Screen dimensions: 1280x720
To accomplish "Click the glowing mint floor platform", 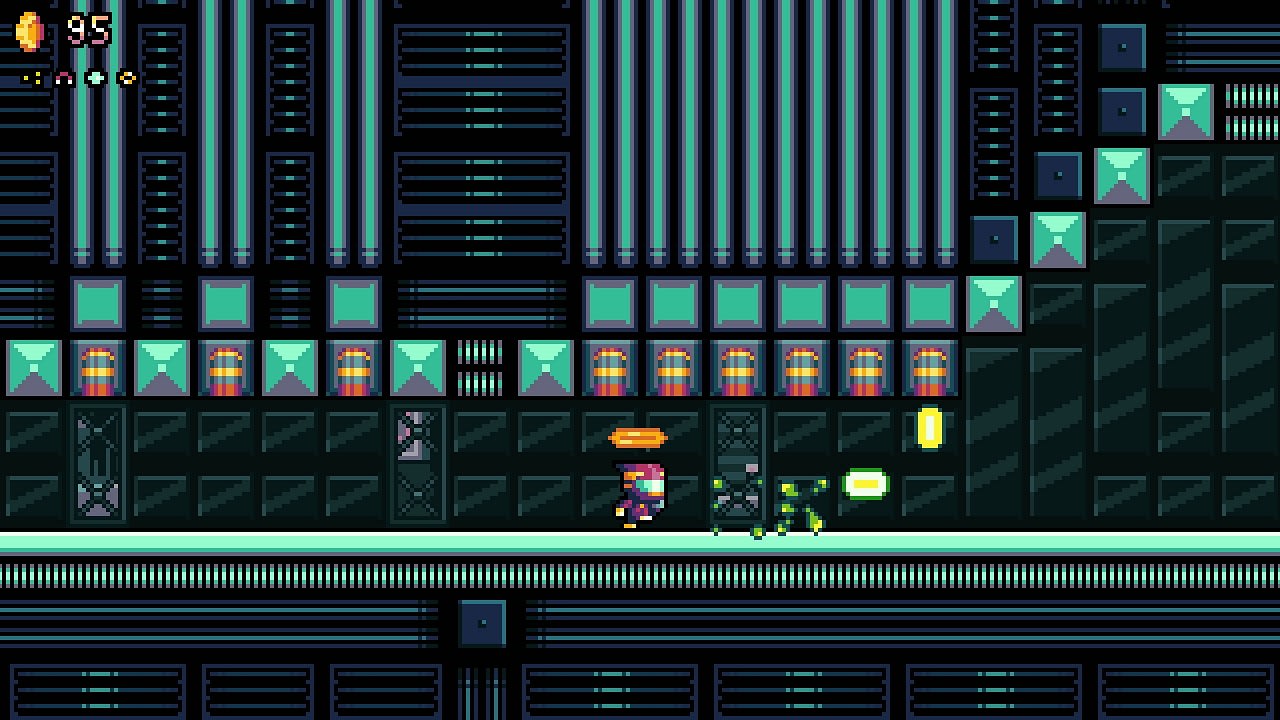I will click(x=400, y=545).
